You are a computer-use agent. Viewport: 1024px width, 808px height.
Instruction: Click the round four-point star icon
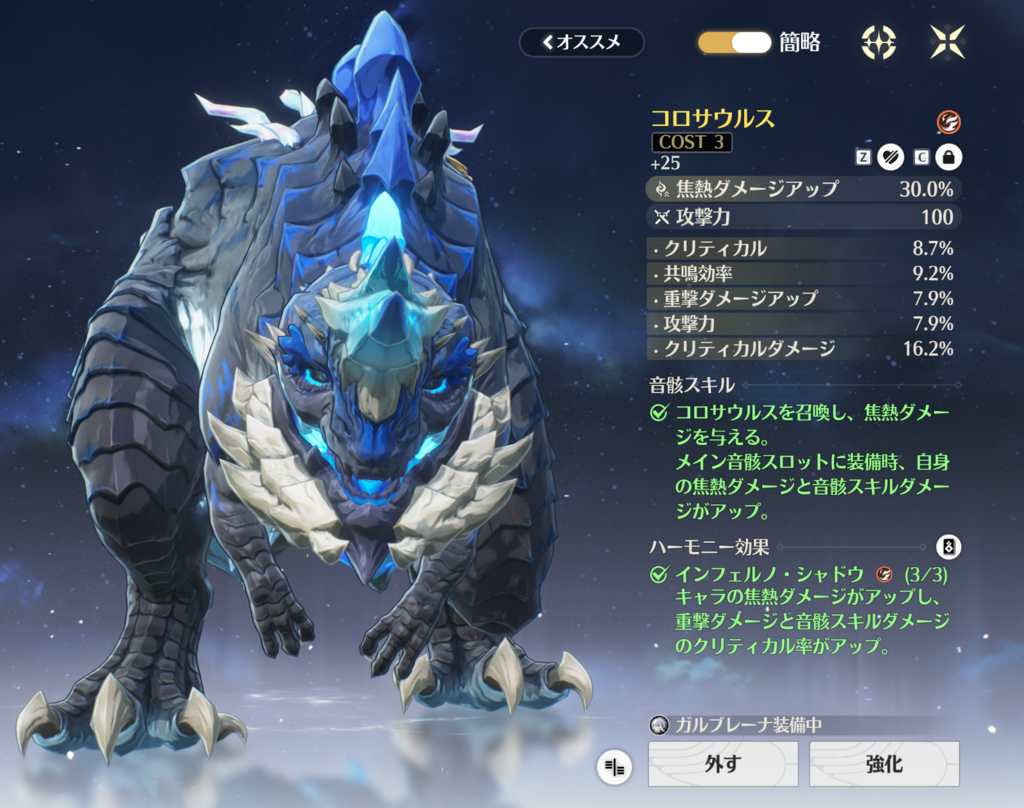pos(878,42)
